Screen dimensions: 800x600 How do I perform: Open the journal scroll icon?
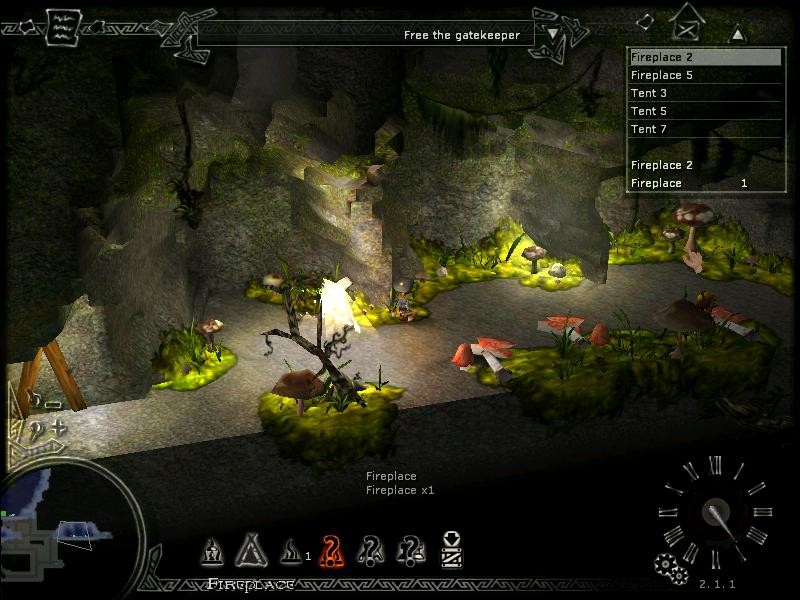tap(62, 24)
